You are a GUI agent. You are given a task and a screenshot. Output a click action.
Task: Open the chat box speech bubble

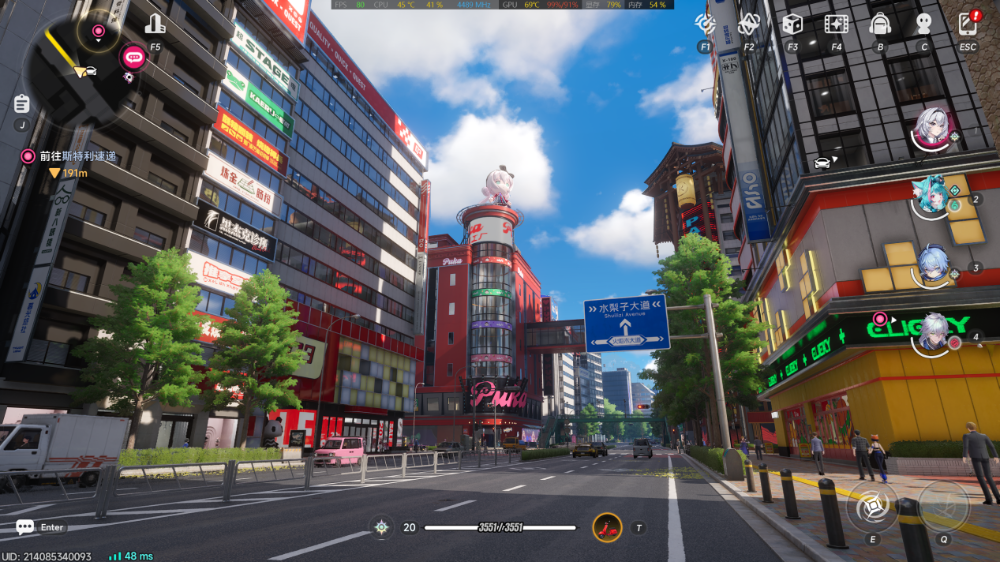pyautogui.click(x=25, y=527)
